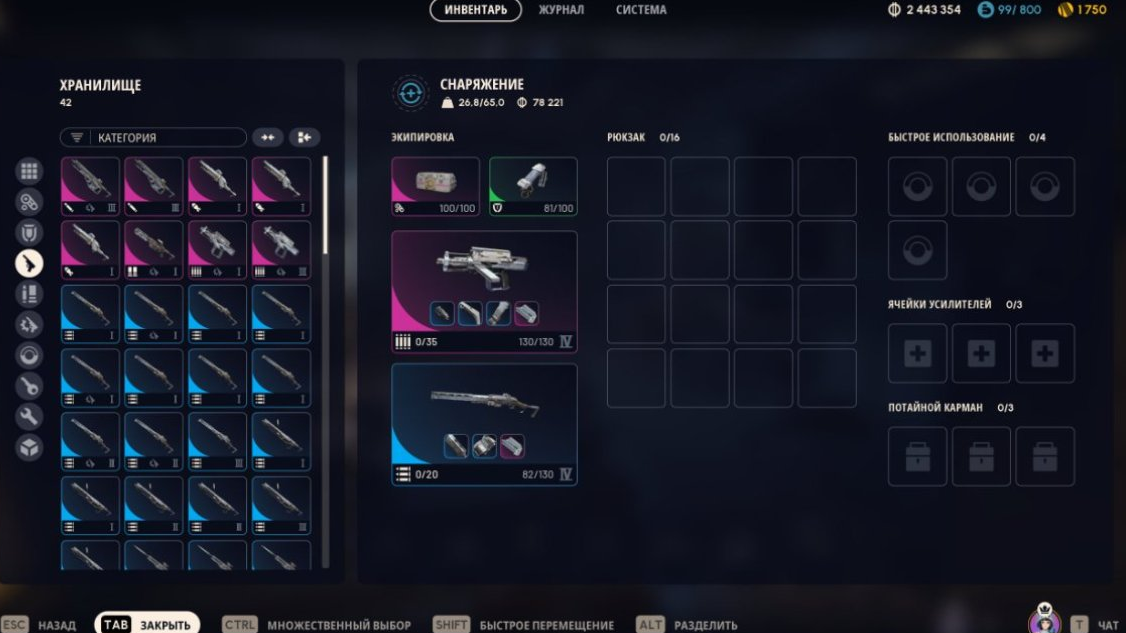Click the equipped pink augment slot showing 100/100
The height and width of the screenshot is (633, 1126).
pos(435,186)
